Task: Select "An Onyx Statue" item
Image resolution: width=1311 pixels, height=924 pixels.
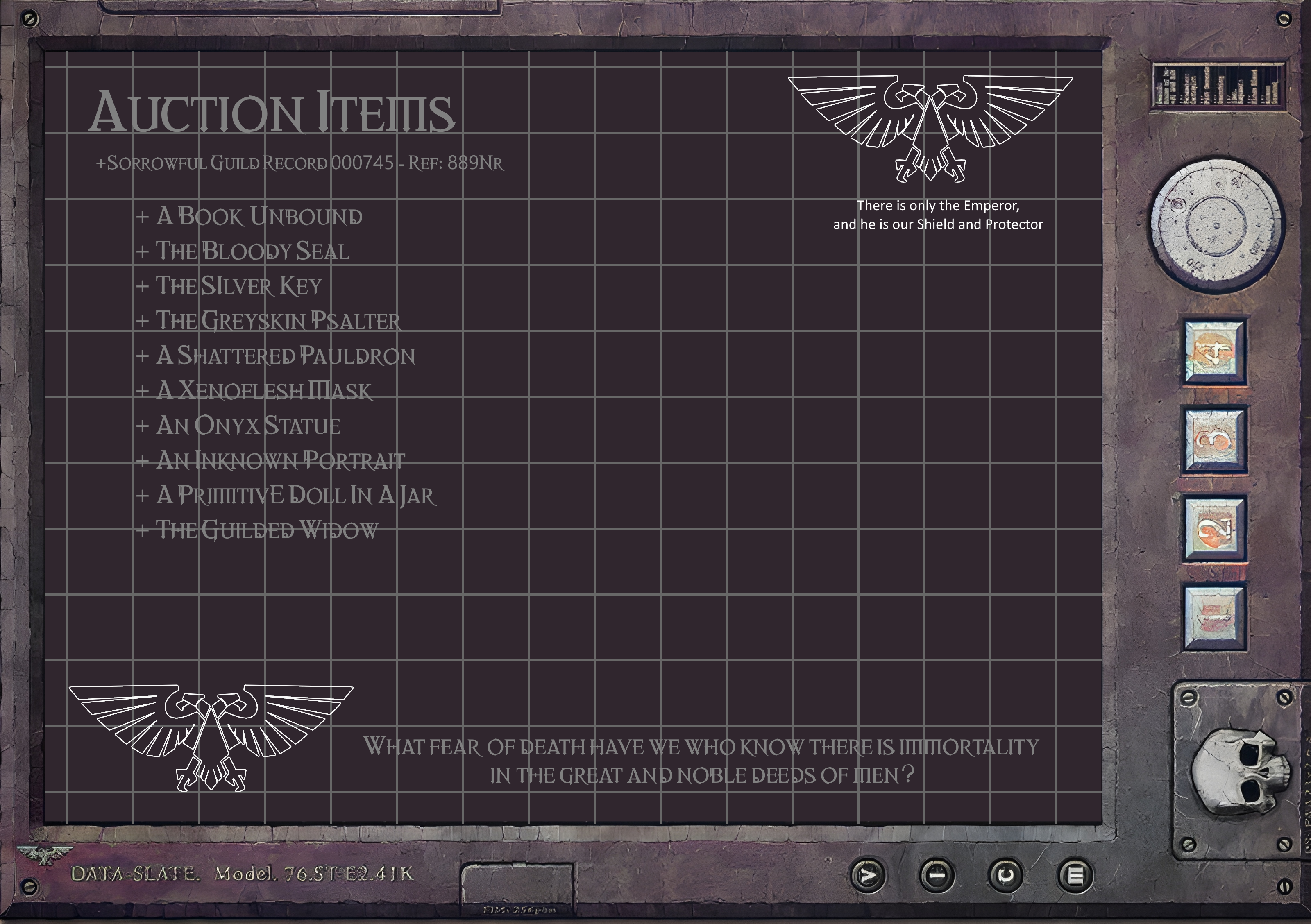Action: [x=248, y=426]
